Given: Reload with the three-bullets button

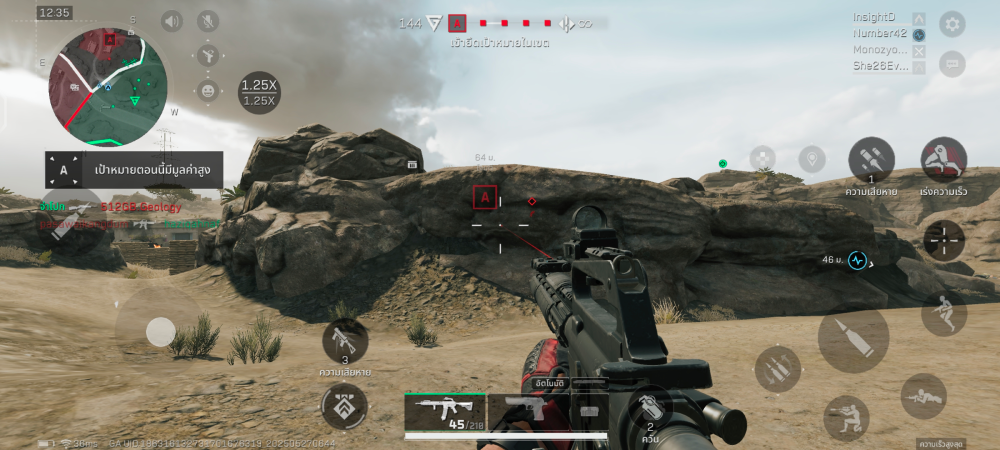Looking at the screenshot, I should tap(777, 369).
